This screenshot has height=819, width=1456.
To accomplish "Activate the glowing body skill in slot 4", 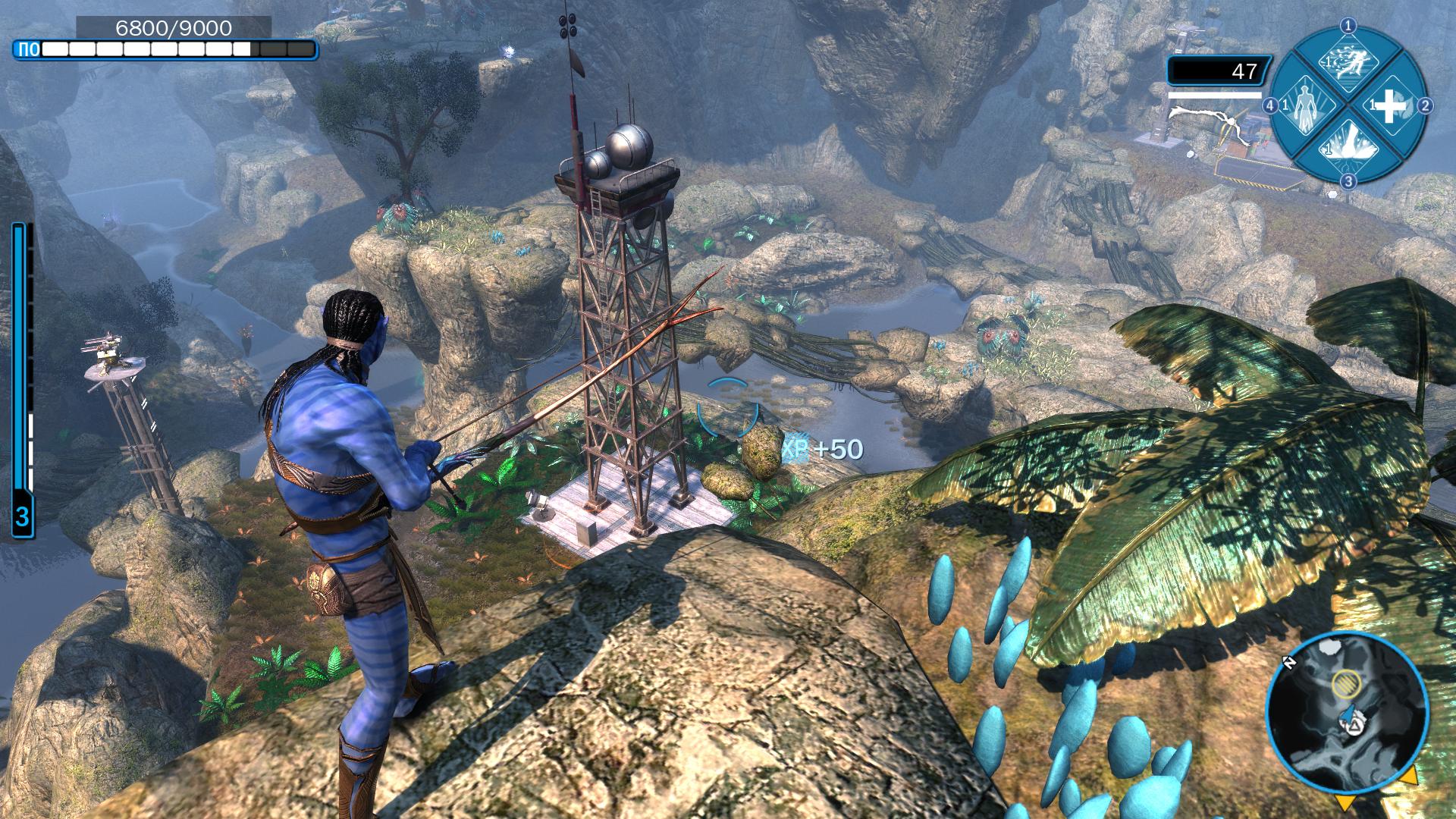I will [x=1304, y=106].
